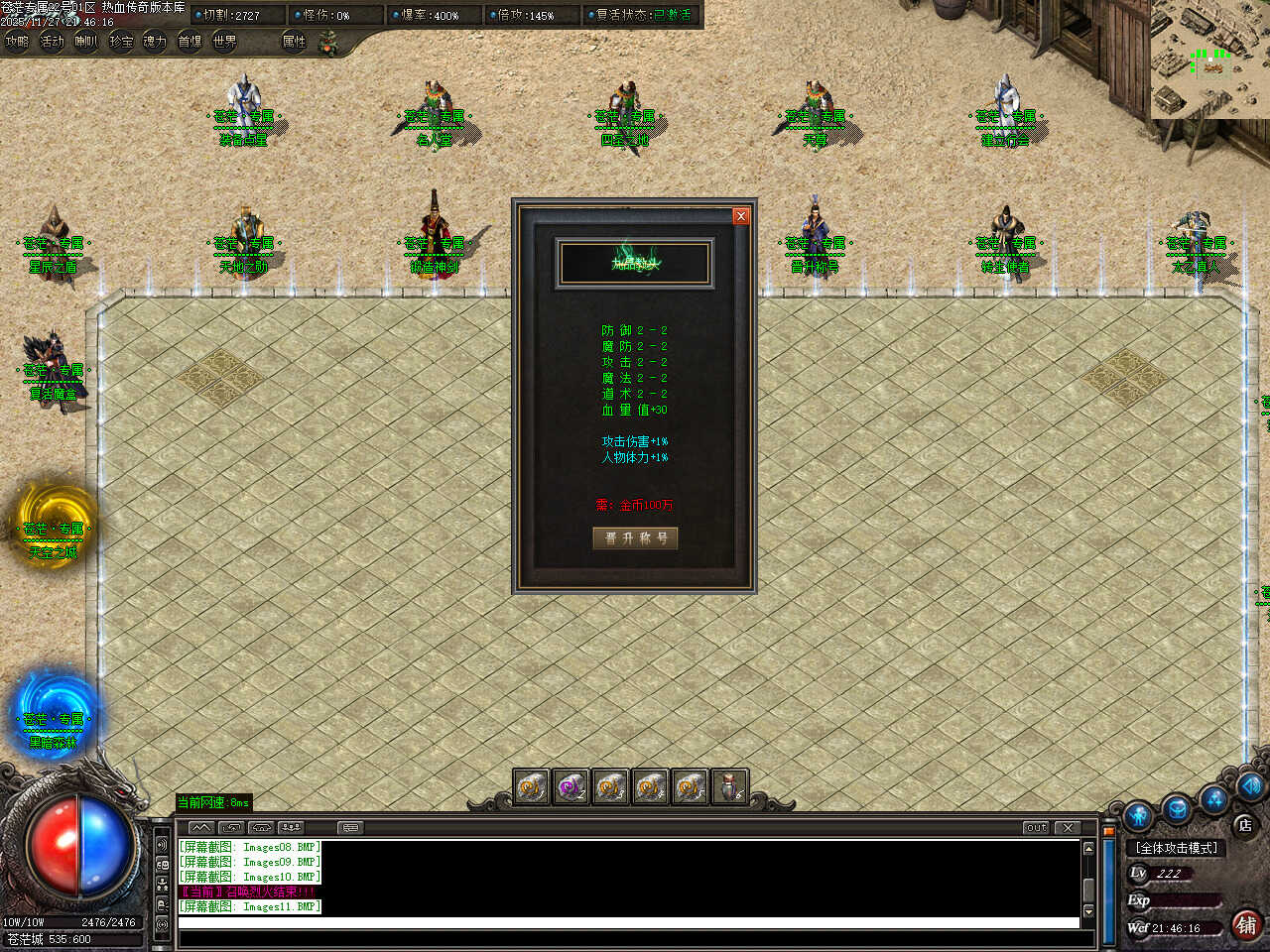
Task: Open the 首爆 first drop menu
Action: 190,42
